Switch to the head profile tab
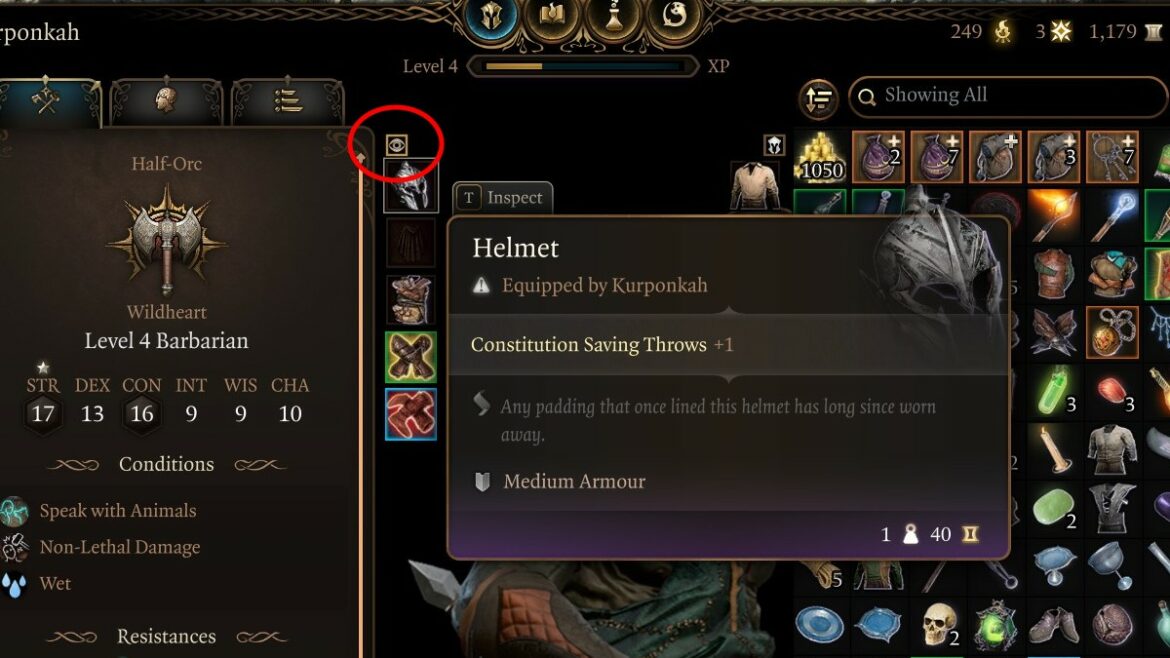Screen dimensions: 1170x658 166,100
